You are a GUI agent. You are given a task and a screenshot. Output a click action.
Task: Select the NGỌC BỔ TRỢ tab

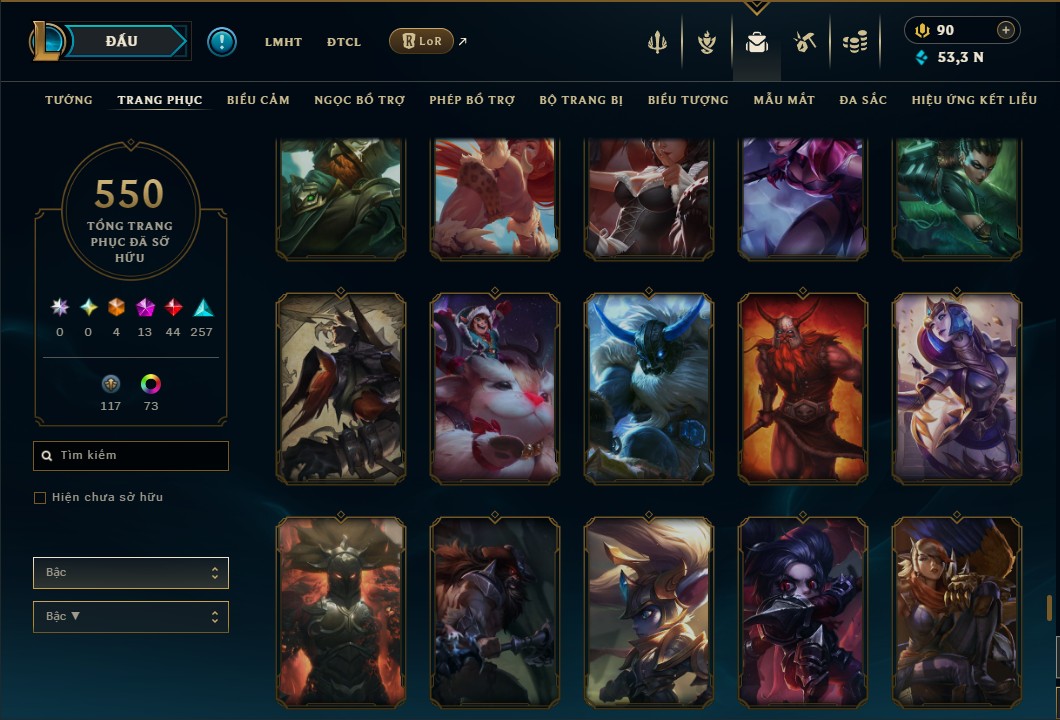click(360, 100)
